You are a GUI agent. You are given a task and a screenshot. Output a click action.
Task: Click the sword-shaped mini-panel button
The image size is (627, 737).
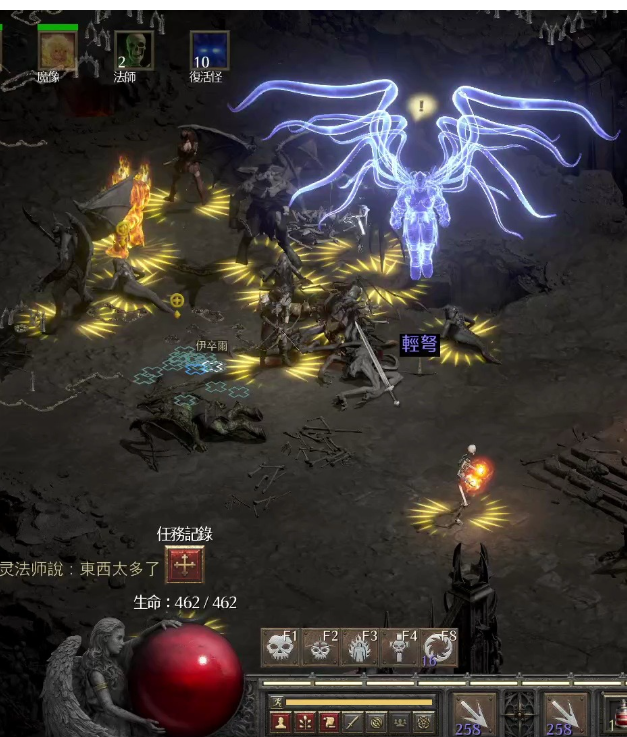pyautogui.click(x=352, y=720)
